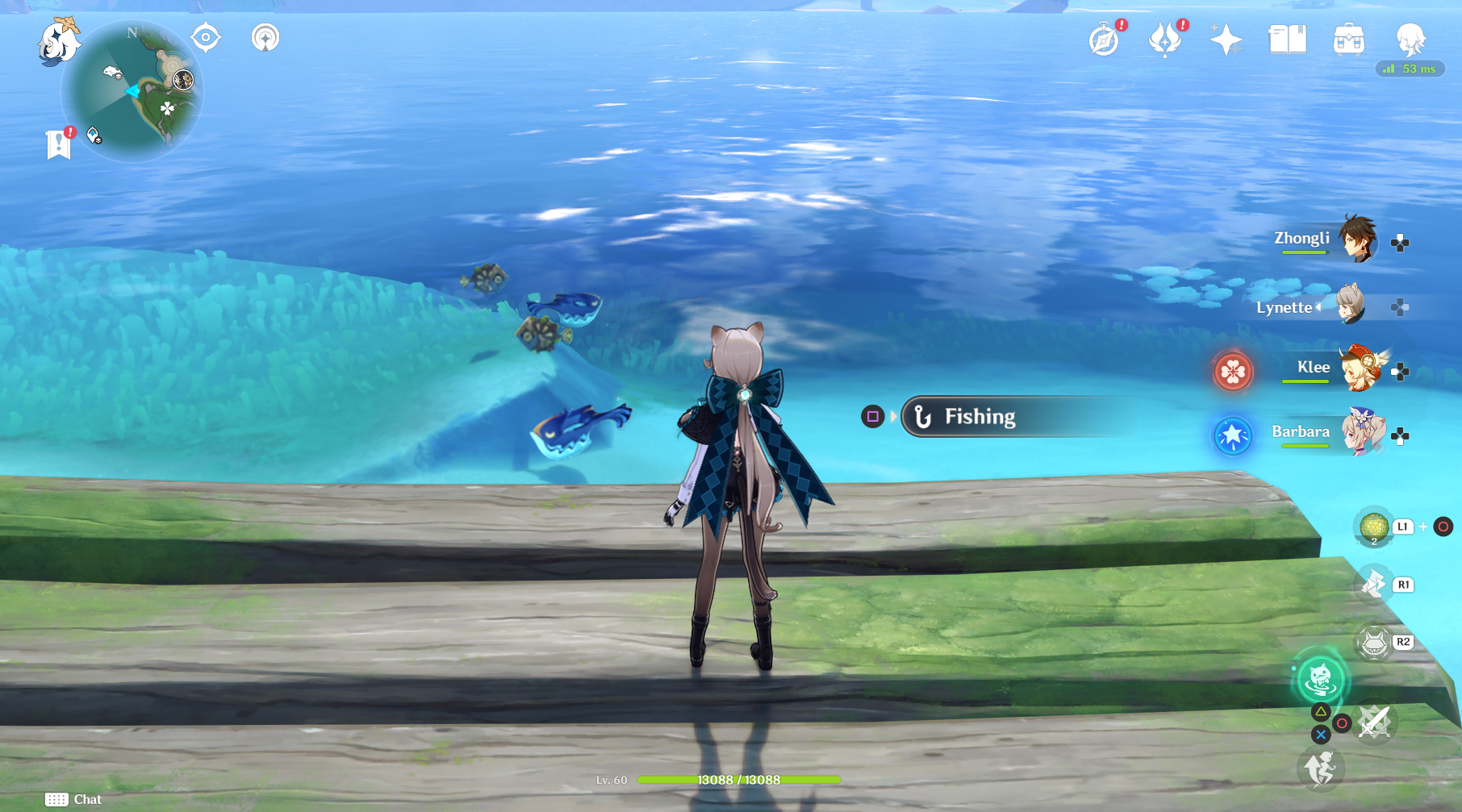Open the events compass icon
The width and height of the screenshot is (1462, 812).
(x=1105, y=40)
